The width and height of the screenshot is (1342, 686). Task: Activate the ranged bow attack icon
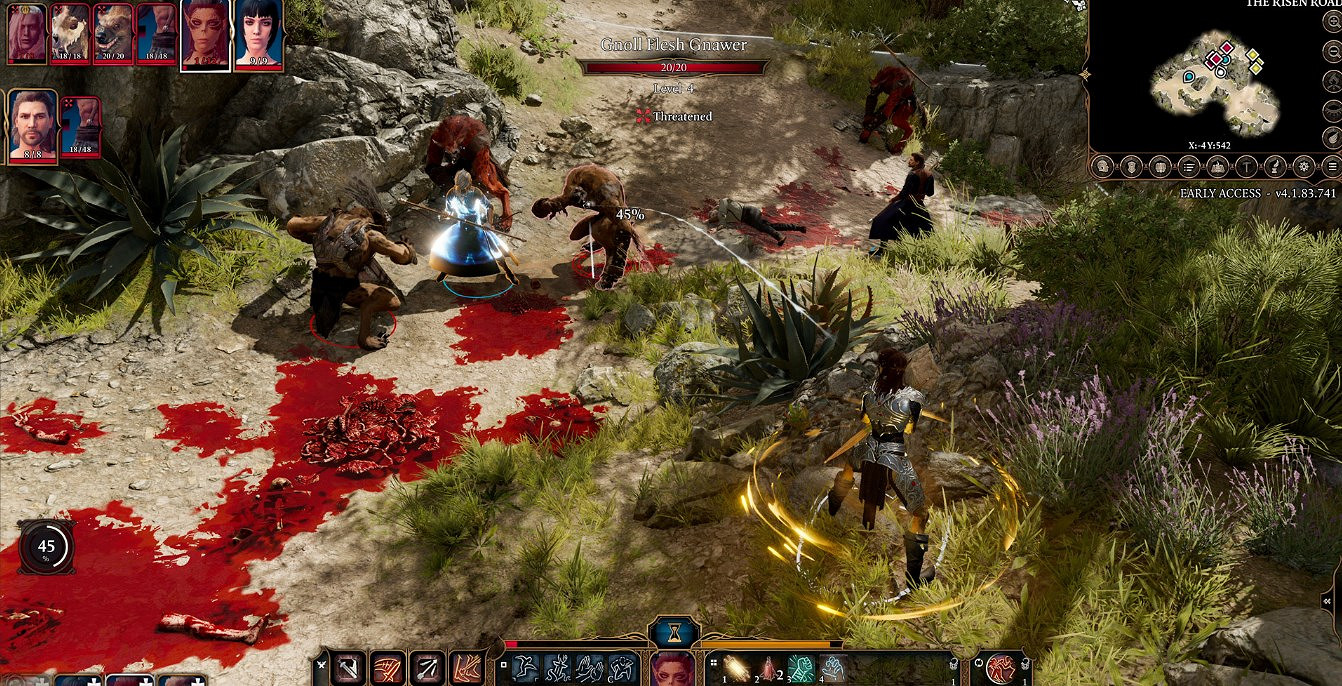tap(426, 668)
